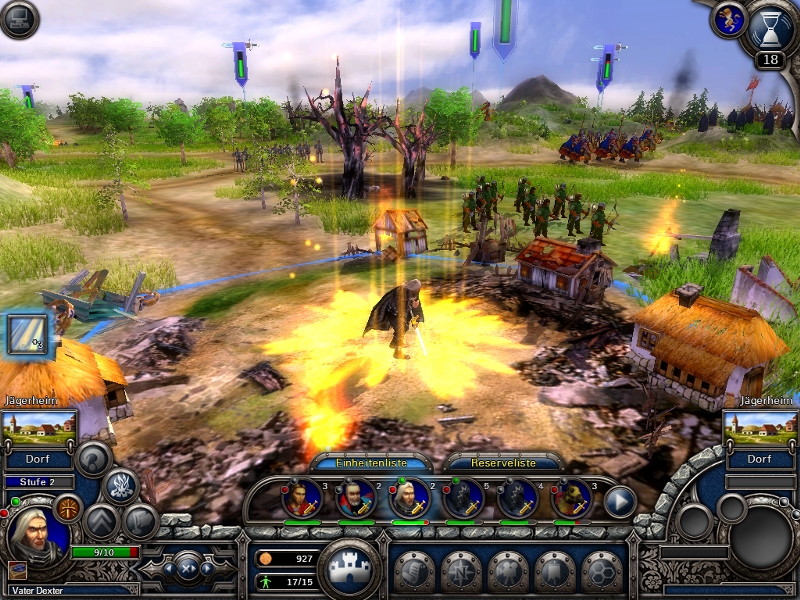Screen dimensions: 800x600
Task: Activate the glowing cross ability icon
Action: coord(68,508)
